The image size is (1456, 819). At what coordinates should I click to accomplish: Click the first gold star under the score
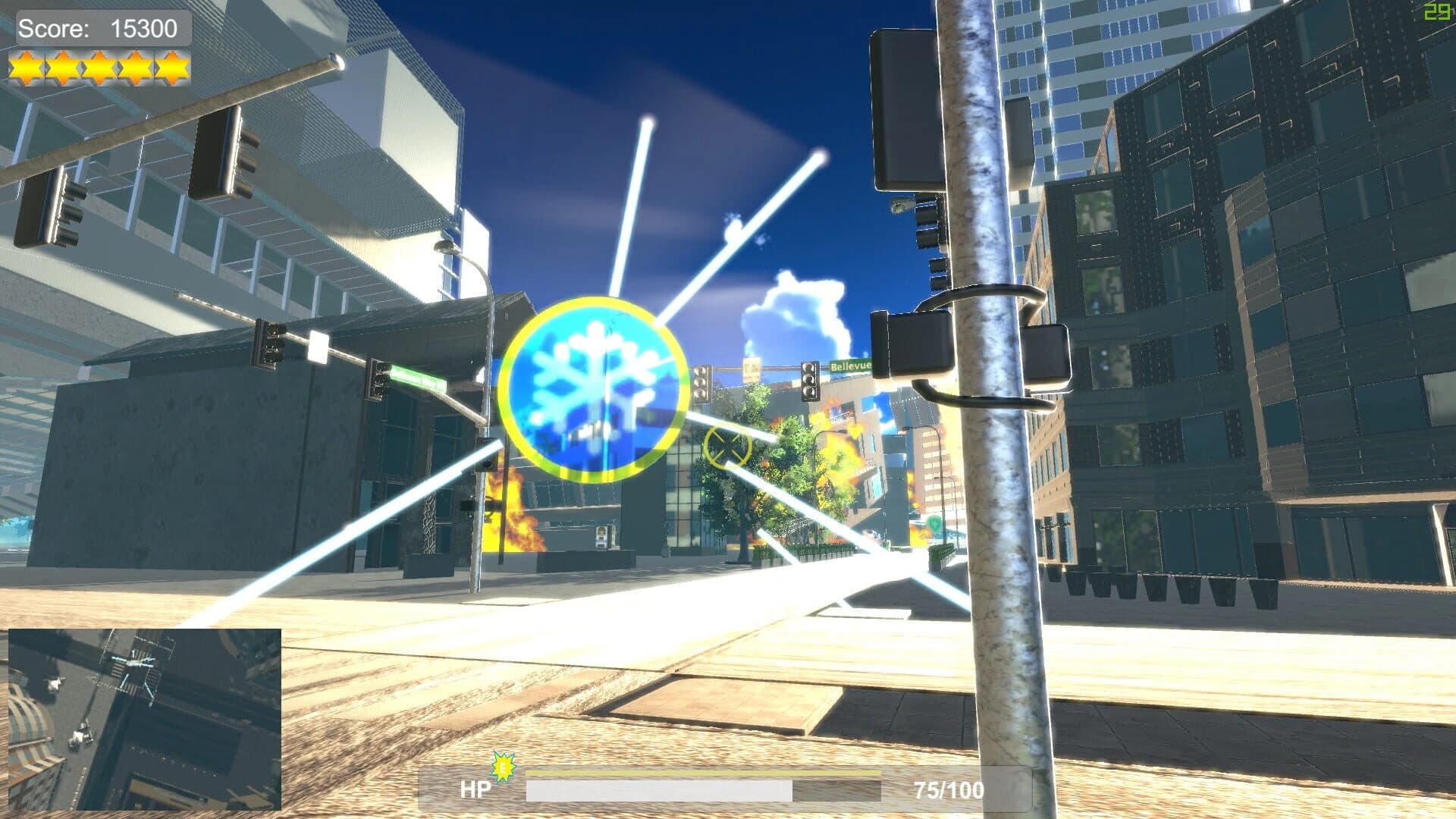tap(28, 67)
